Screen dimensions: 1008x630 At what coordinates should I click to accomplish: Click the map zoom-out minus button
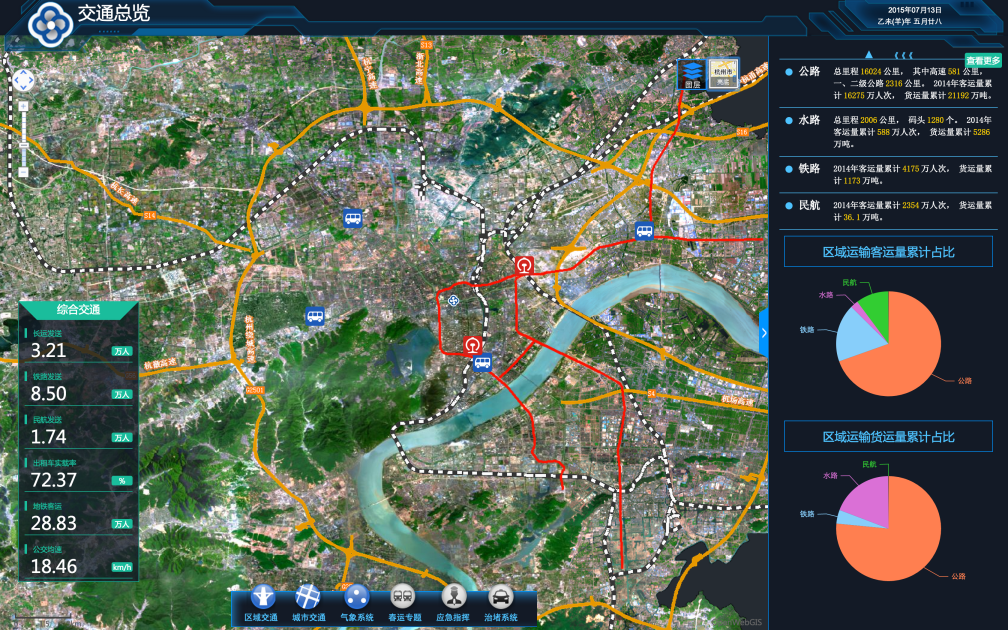(x=23, y=172)
